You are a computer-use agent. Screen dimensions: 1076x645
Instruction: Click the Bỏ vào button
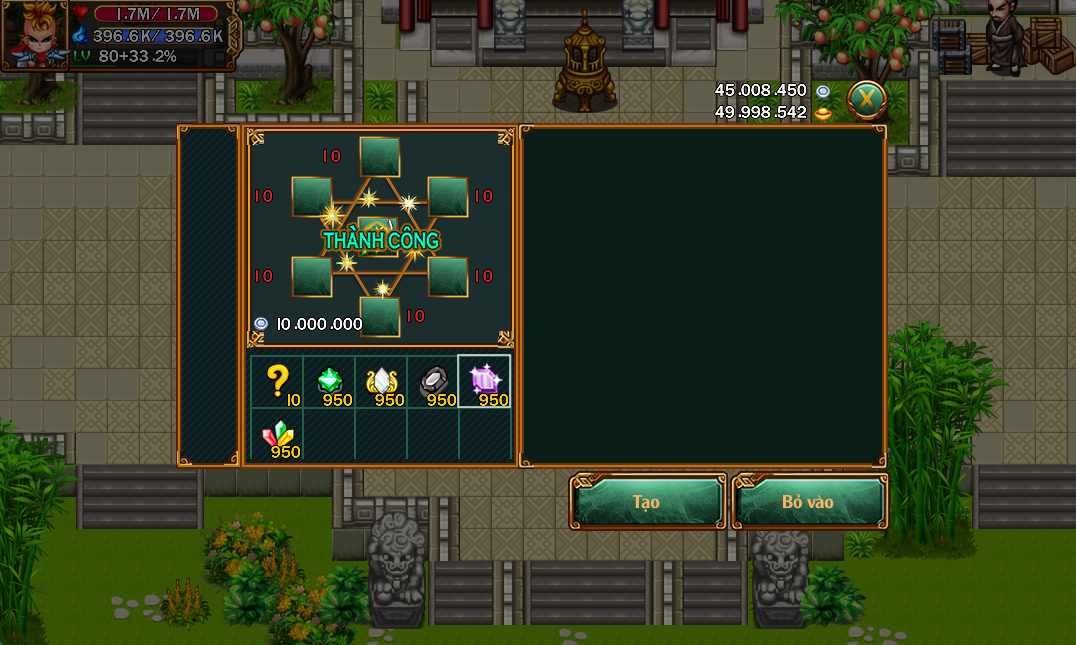pyautogui.click(x=808, y=501)
